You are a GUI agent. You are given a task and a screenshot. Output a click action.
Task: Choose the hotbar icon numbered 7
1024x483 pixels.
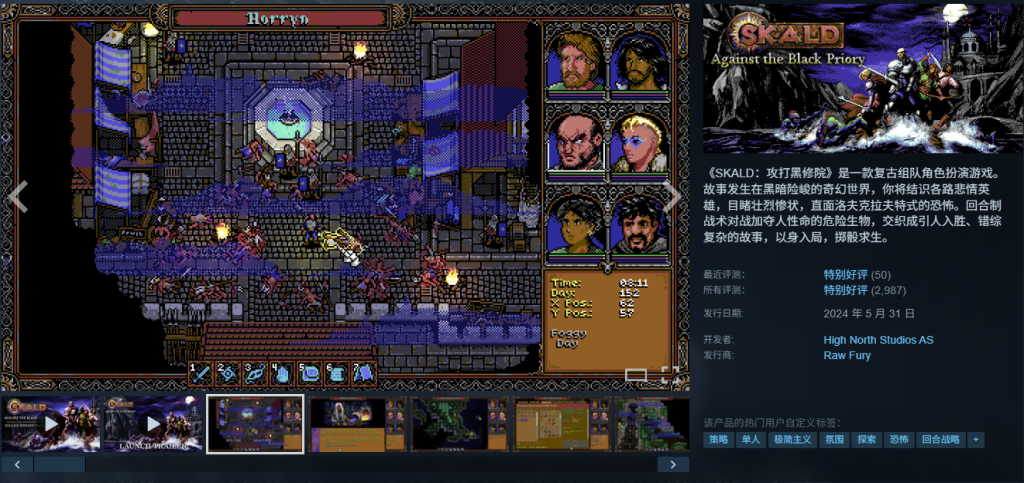pos(364,373)
